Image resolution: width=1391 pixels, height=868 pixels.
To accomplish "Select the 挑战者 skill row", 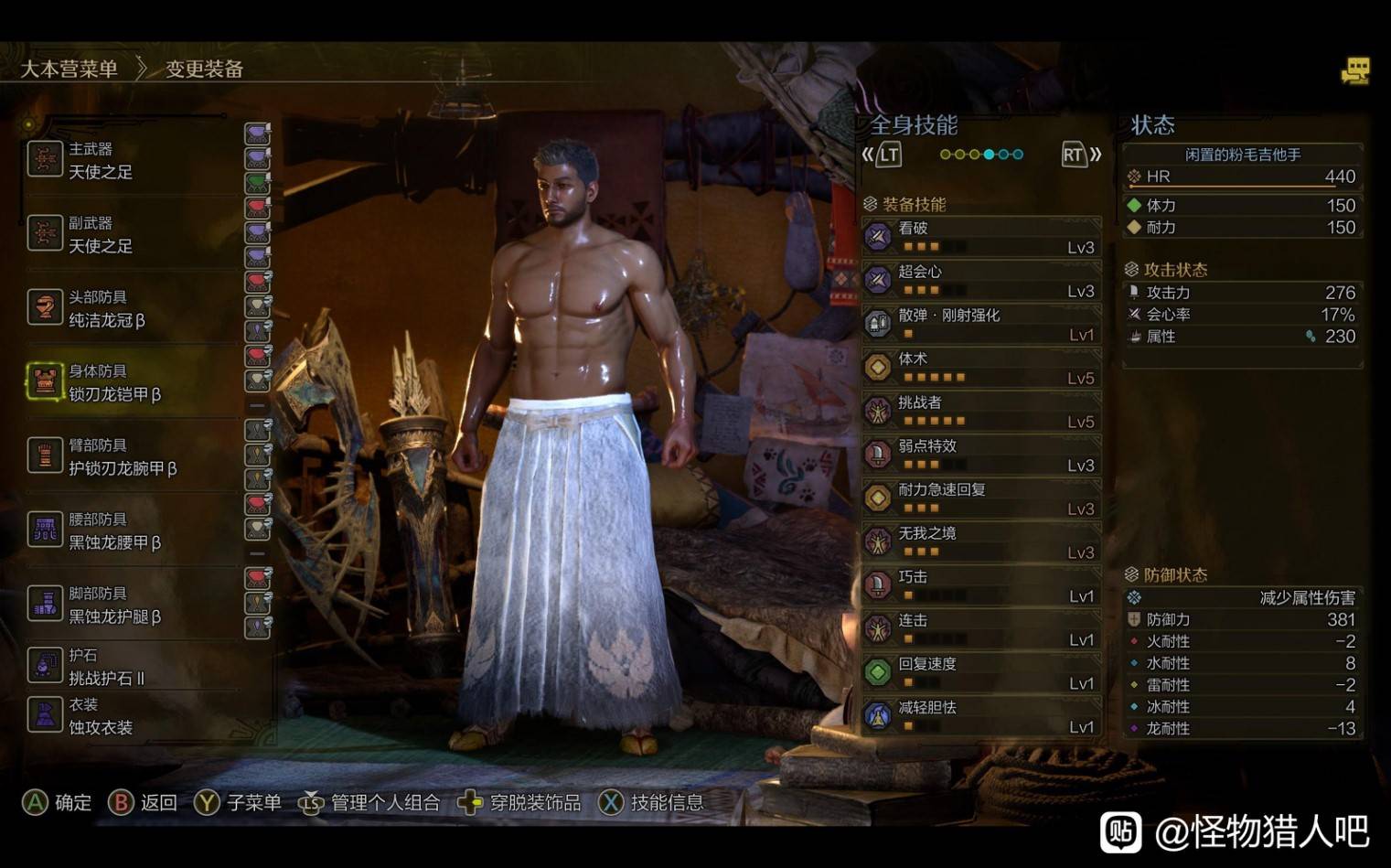I will [x=980, y=412].
